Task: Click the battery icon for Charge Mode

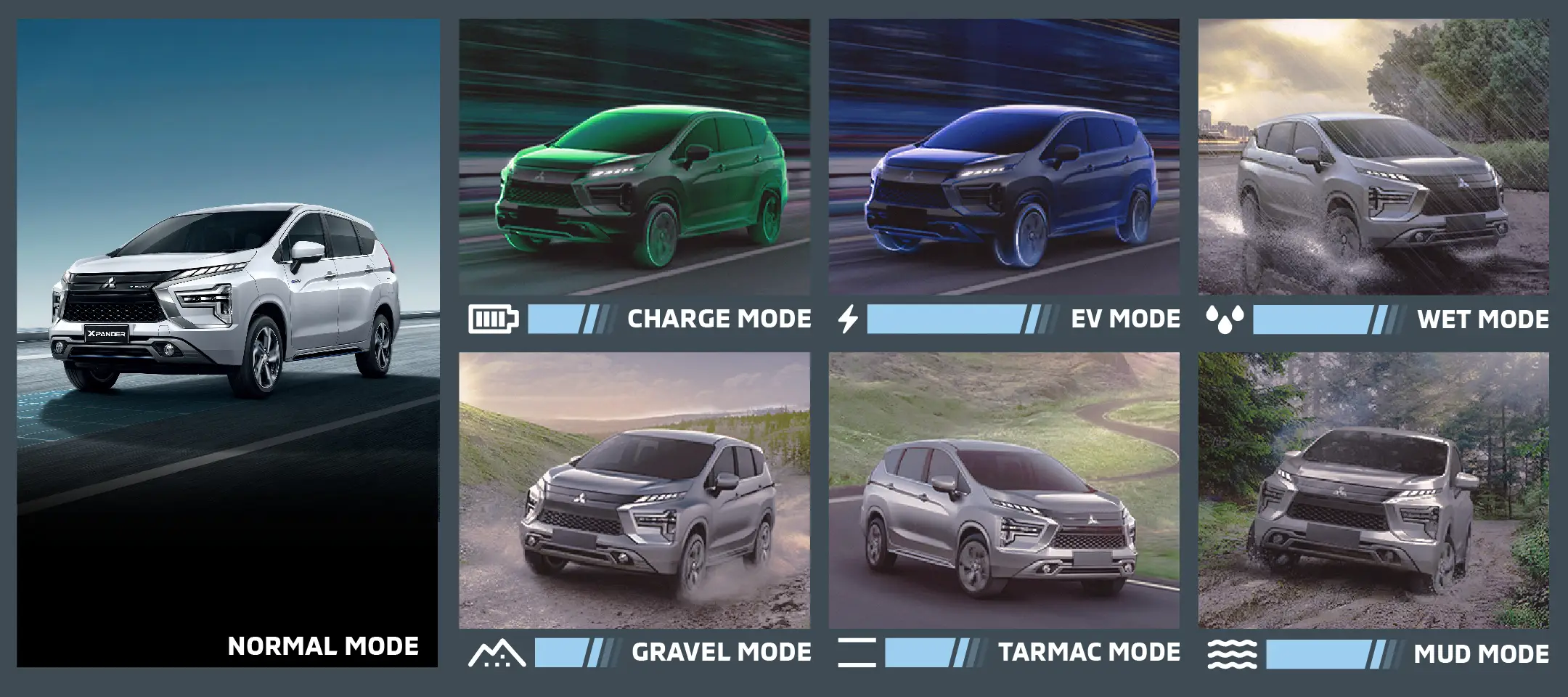Action: click(494, 319)
